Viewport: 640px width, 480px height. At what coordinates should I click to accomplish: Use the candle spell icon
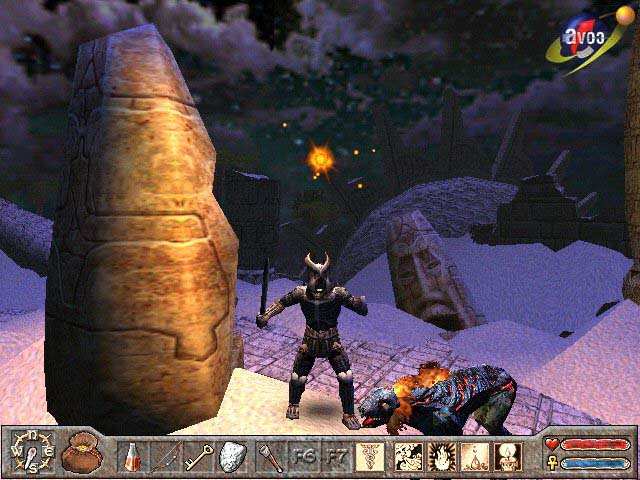507,457
